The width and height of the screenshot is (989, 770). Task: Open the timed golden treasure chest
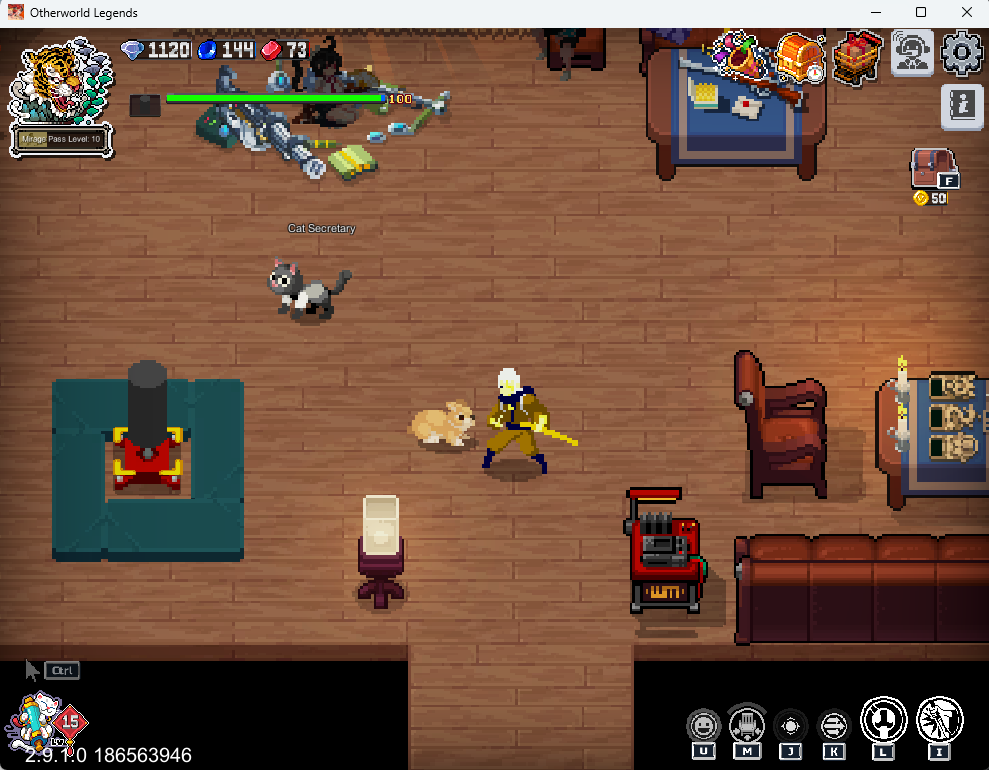tap(799, 57)
